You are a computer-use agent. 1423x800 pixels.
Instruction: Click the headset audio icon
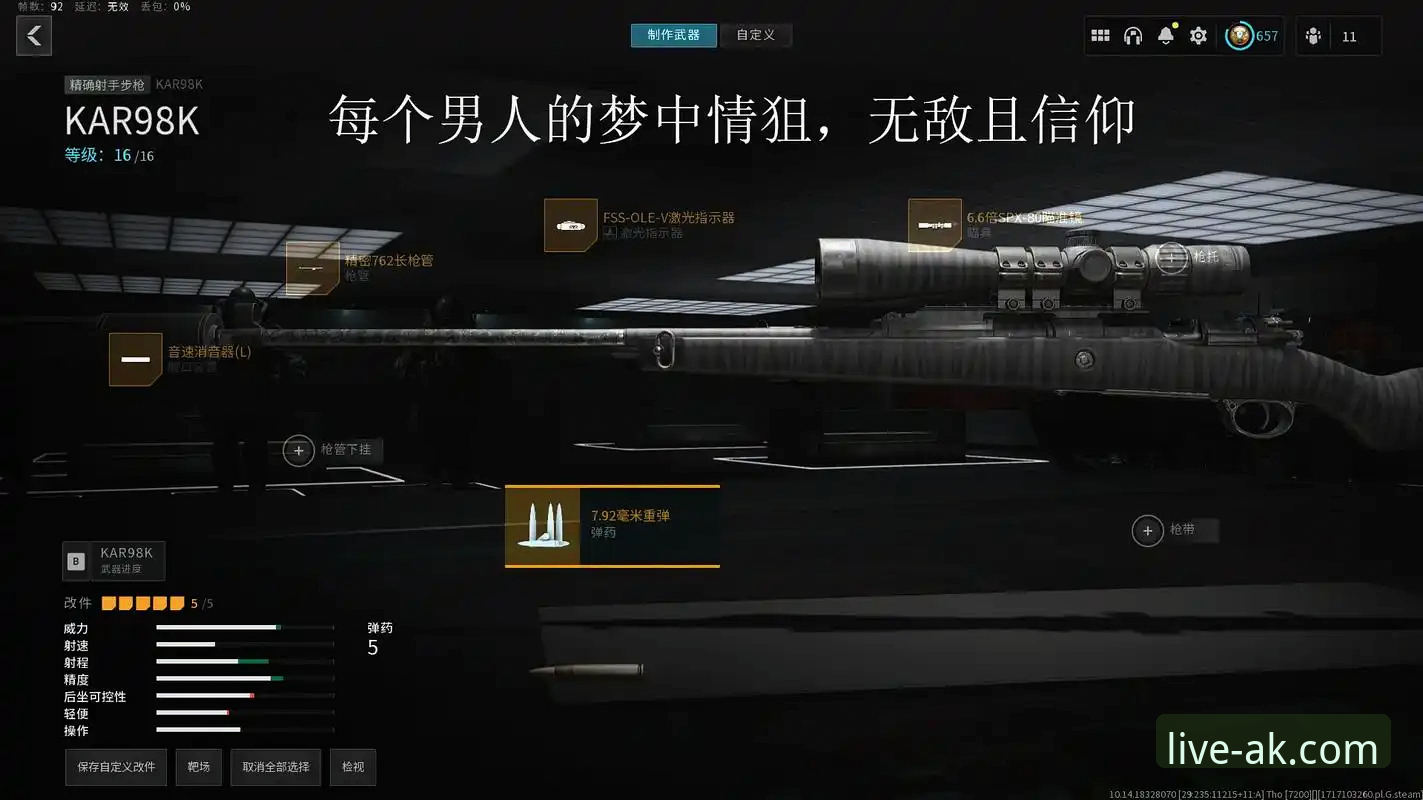(x=1133, y=35)
